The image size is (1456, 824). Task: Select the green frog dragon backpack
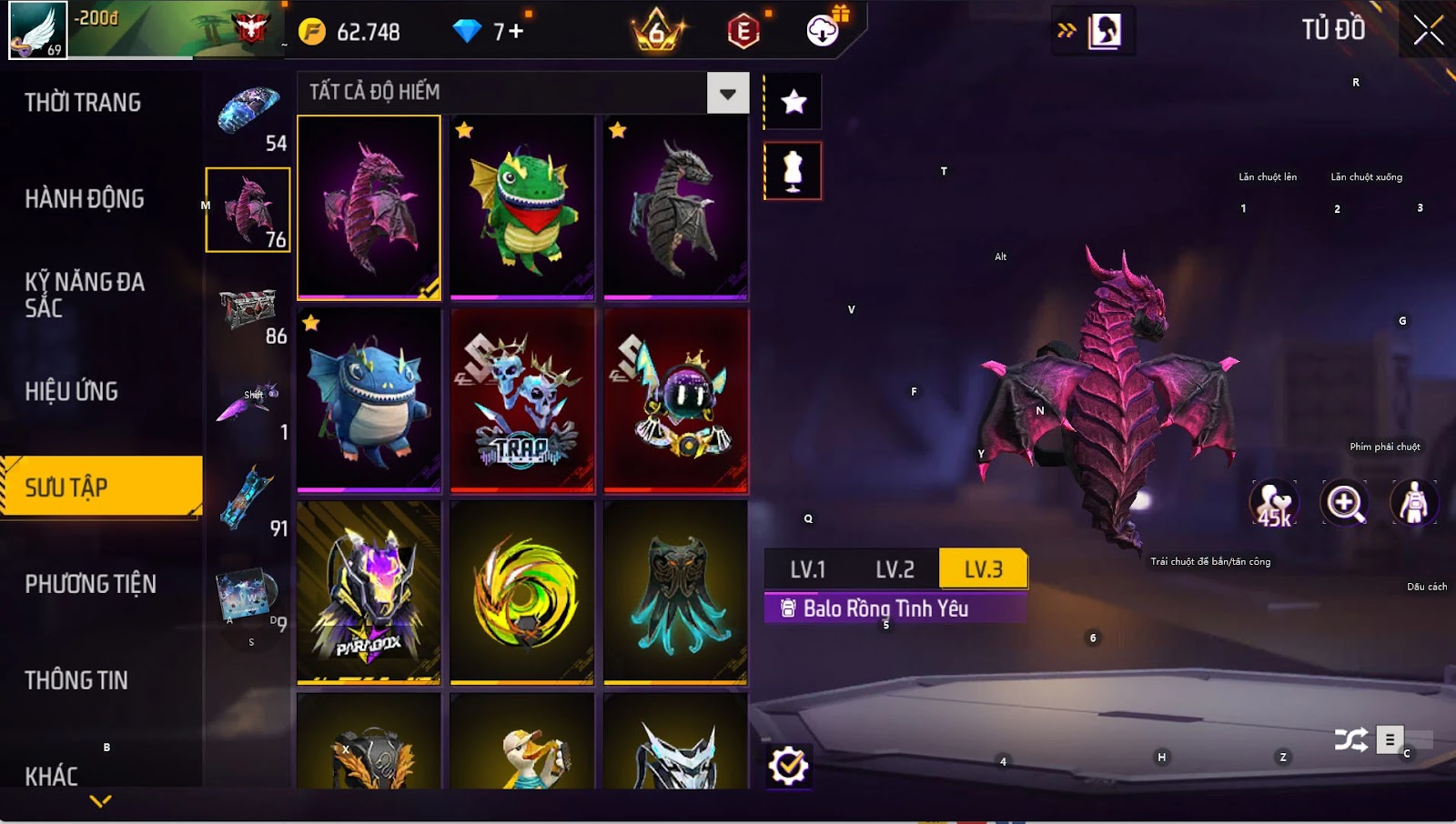(522, 207)
